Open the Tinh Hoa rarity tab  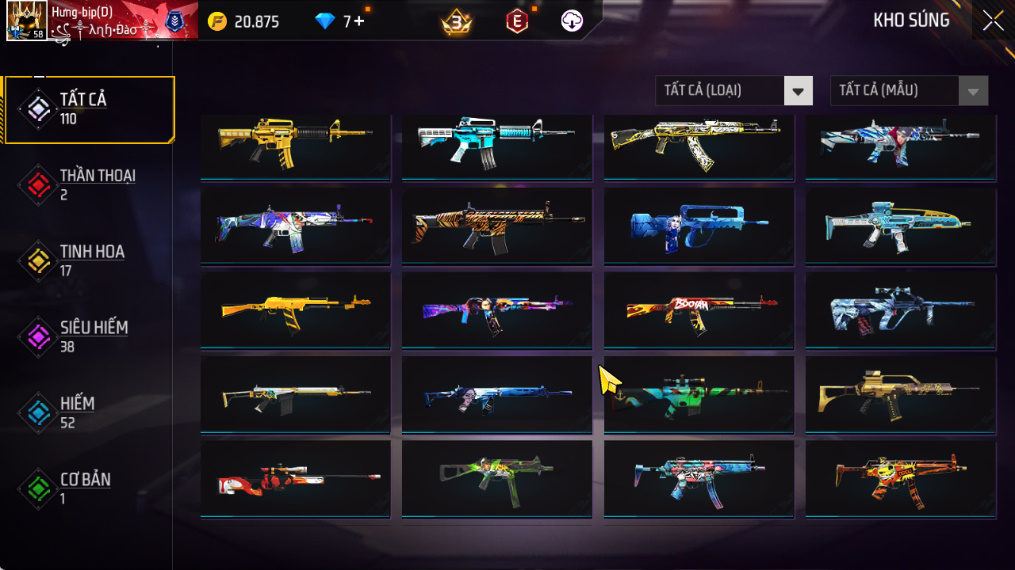pyautogui.click(x=88, y=260)
